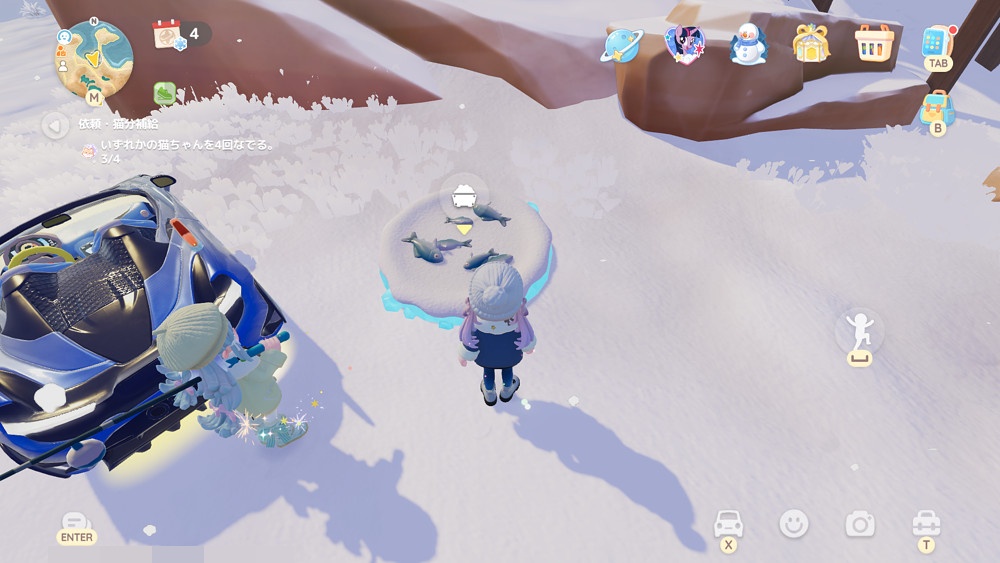The width and height of the screenshot is (1000, 563).
Task: Open the camera photo mode
Action: point(859,523)
